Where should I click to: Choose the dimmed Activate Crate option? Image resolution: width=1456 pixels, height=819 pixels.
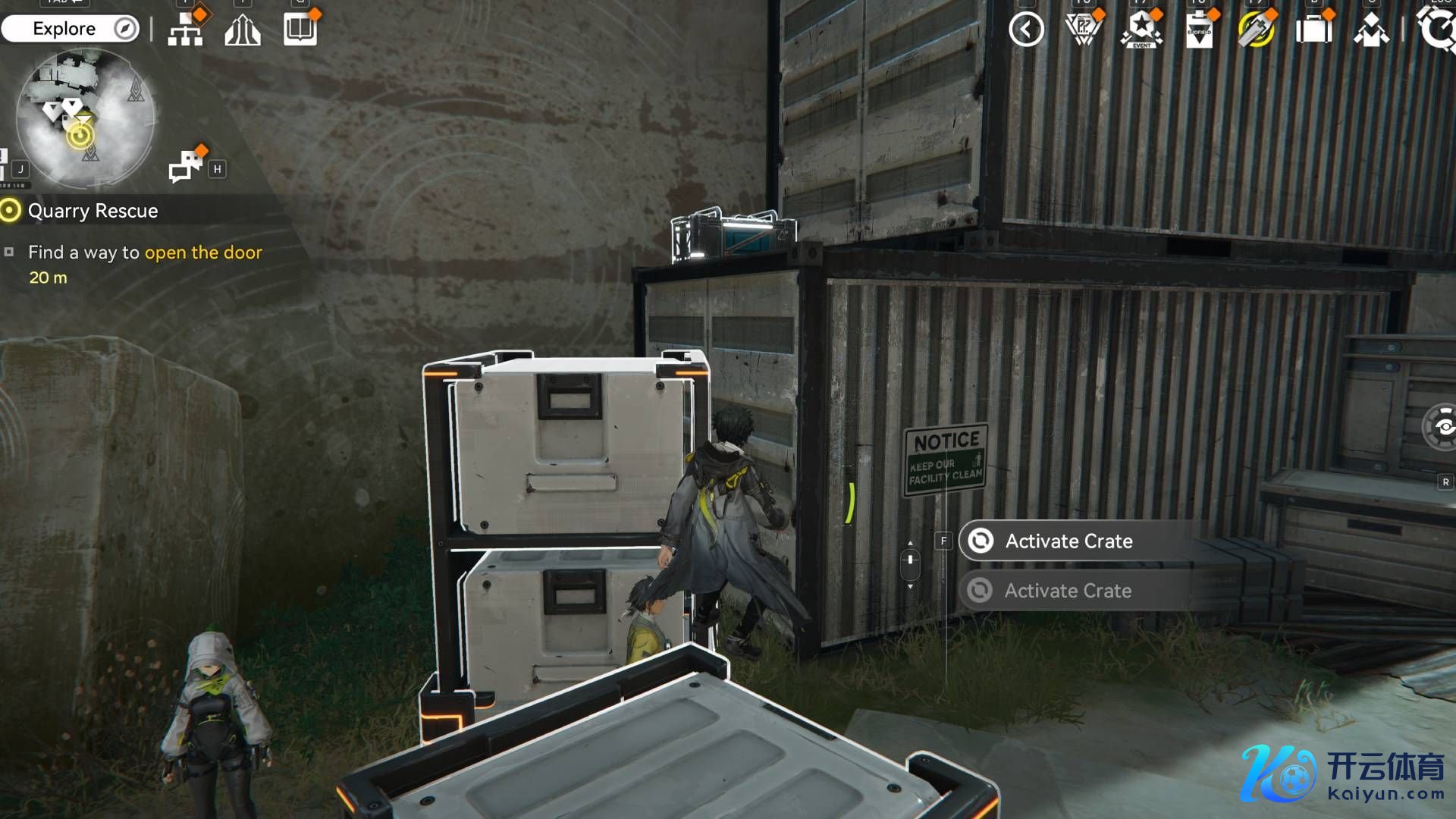(x=1068, y=590)
